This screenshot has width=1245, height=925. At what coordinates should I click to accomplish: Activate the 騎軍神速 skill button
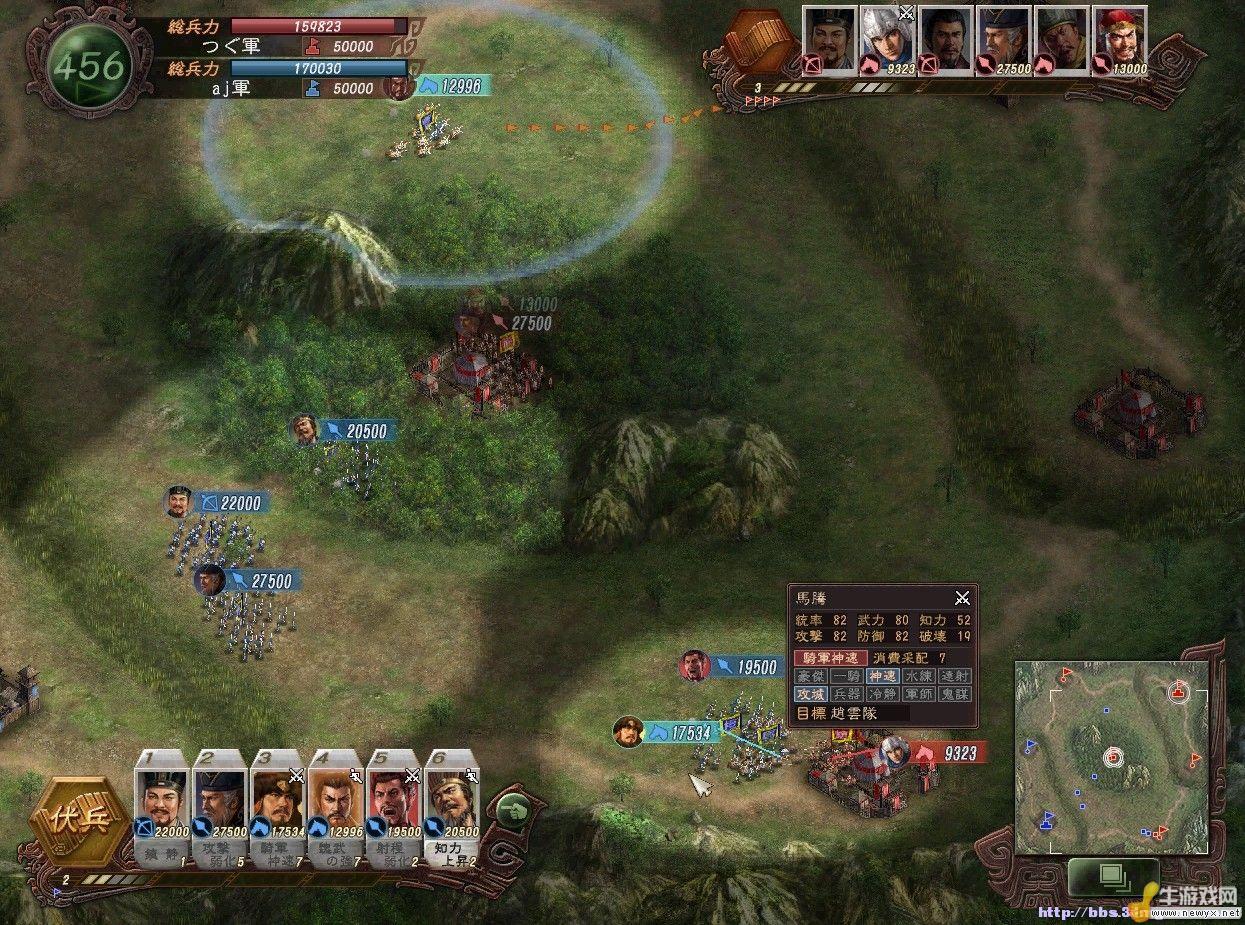[x=831, y=658]
